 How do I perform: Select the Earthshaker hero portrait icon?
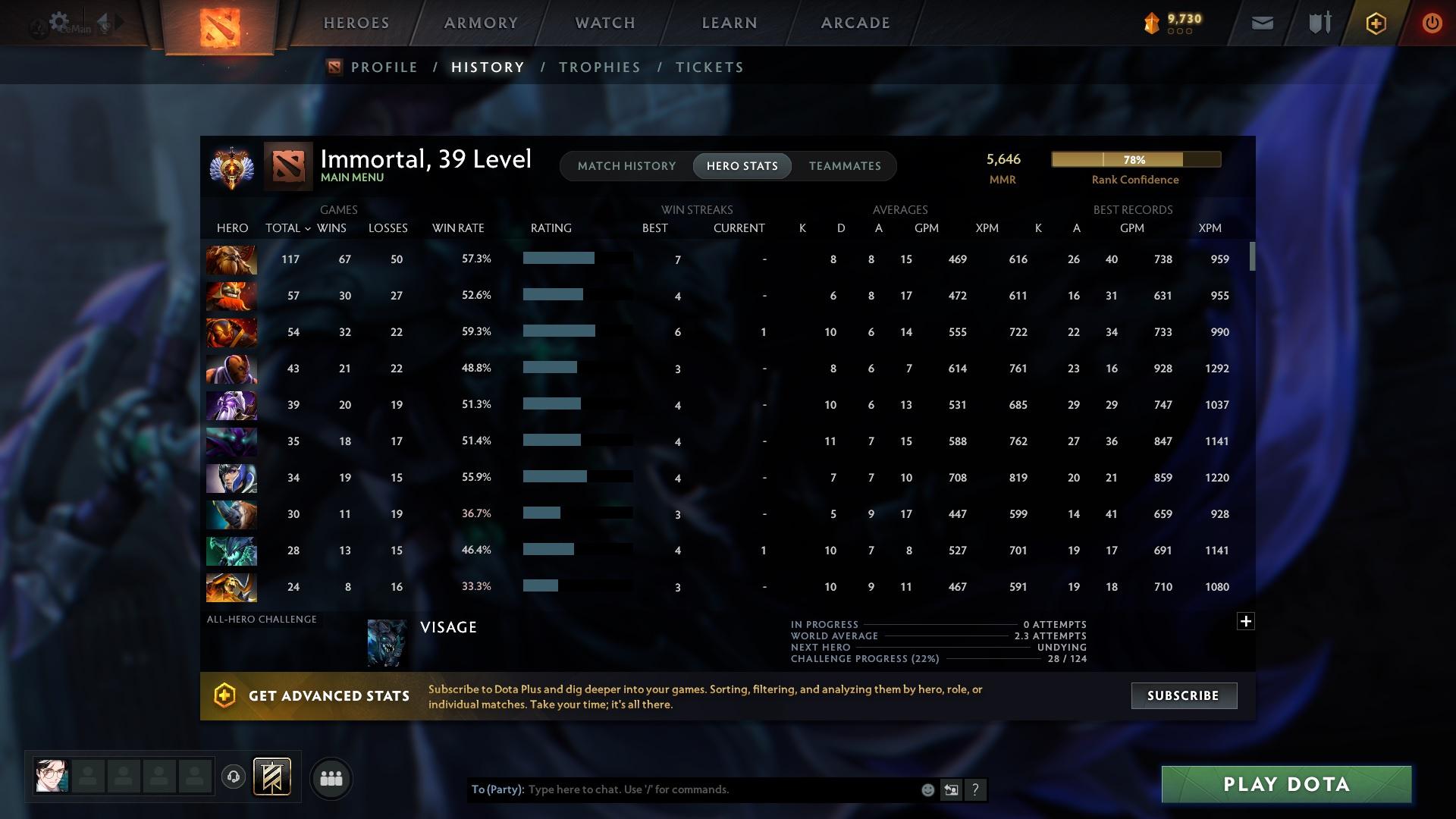[231, 259]
